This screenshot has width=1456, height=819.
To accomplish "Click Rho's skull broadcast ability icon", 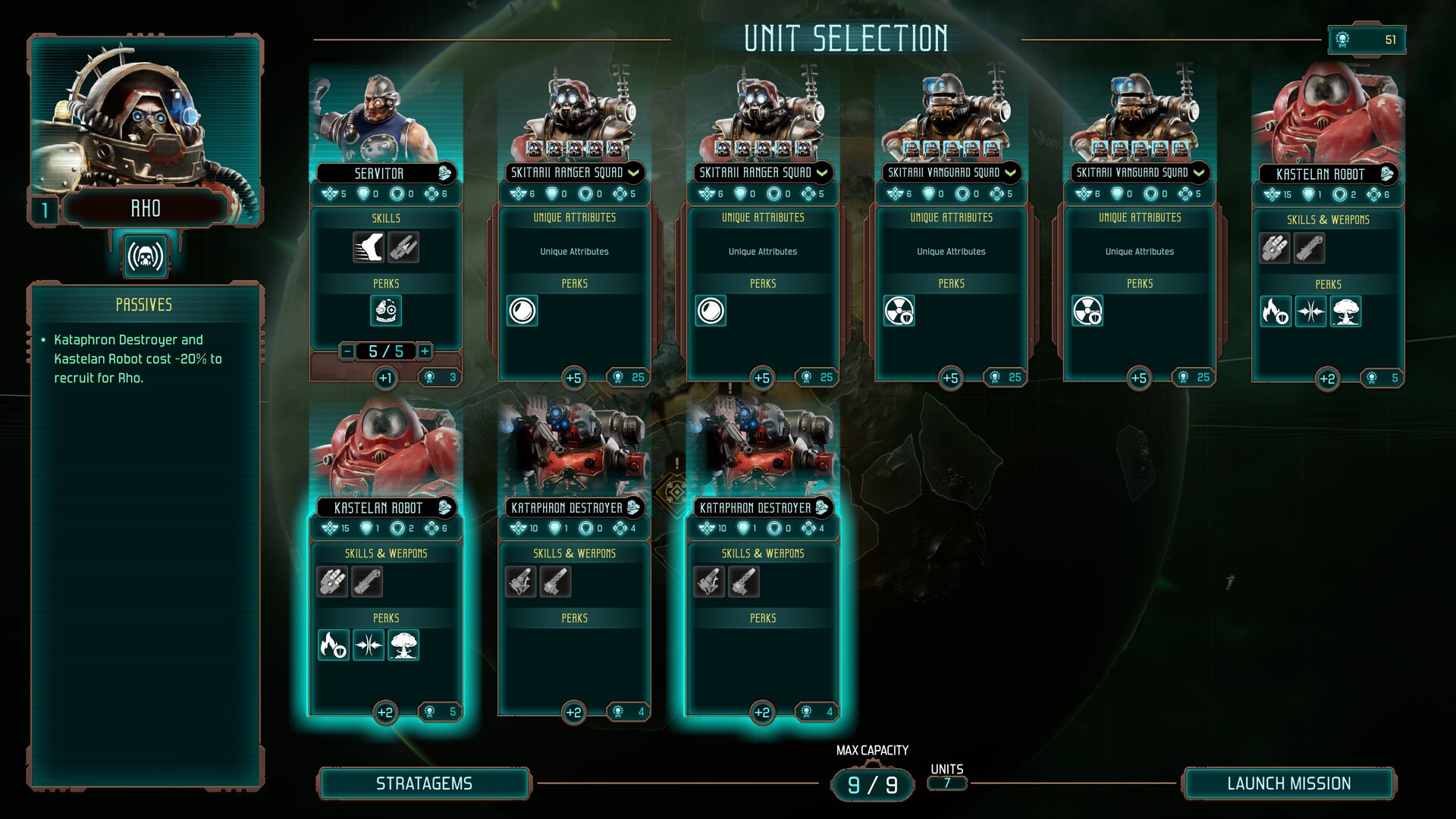I will pyautogui.click(x=146, y=257).
